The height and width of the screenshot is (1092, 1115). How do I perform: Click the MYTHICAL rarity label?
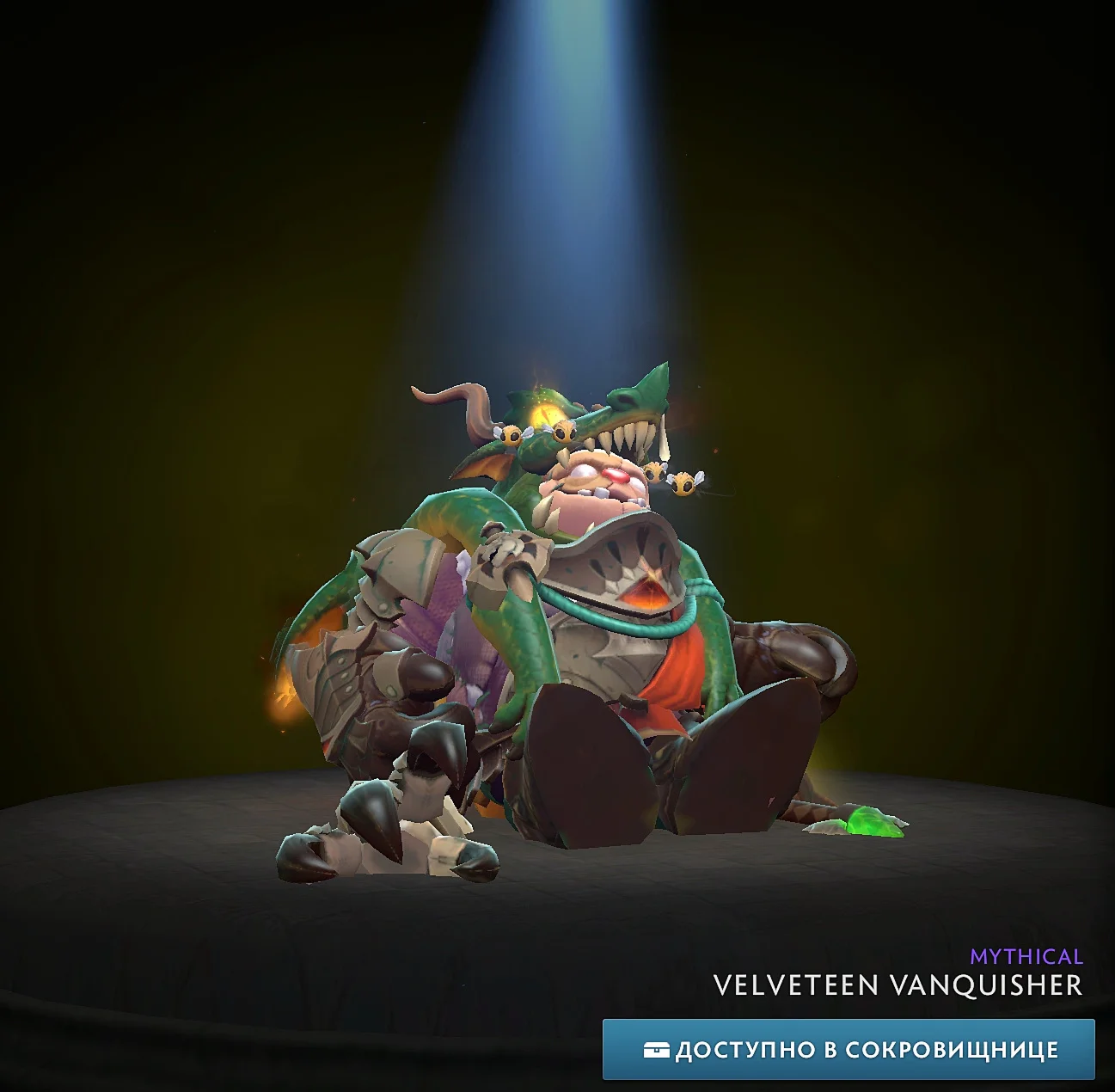pyautogui.click(x=1026, y=956)
